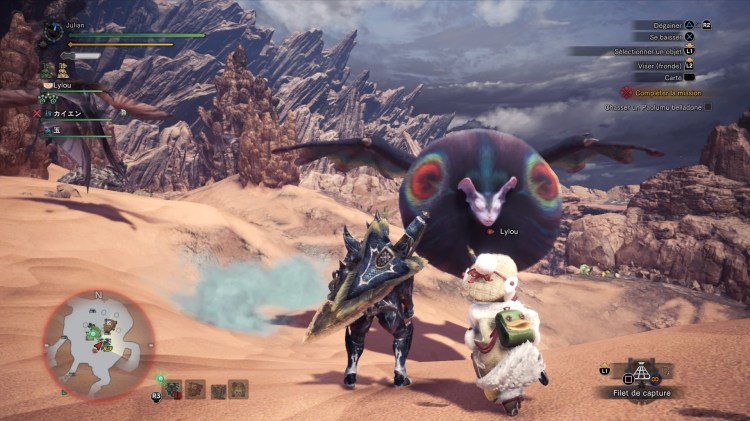Toggle the Chasser un Paolumu belladone checkbox
This screenshot has height=421, width=750.
[x=708, y=106]
